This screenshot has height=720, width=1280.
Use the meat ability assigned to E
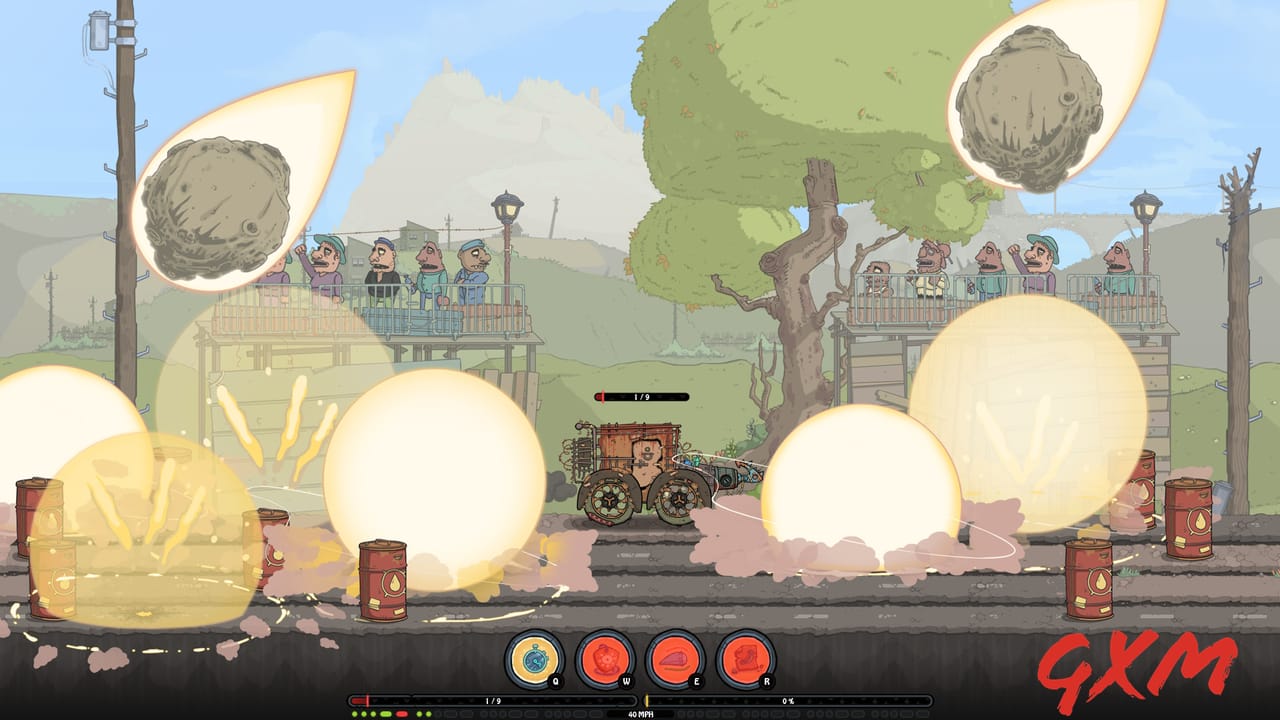click(x=673, y=660)
